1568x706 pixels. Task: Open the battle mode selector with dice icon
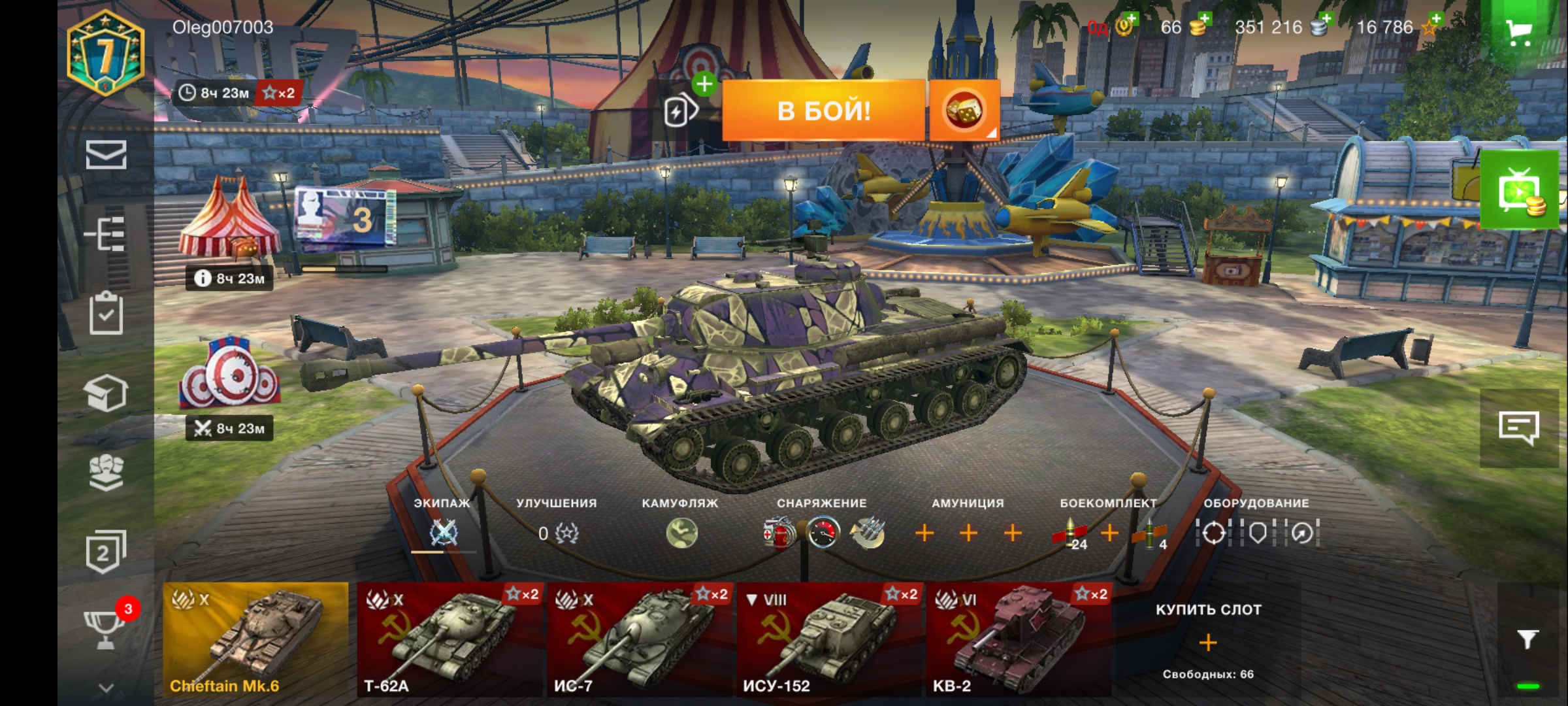[964, 110]
